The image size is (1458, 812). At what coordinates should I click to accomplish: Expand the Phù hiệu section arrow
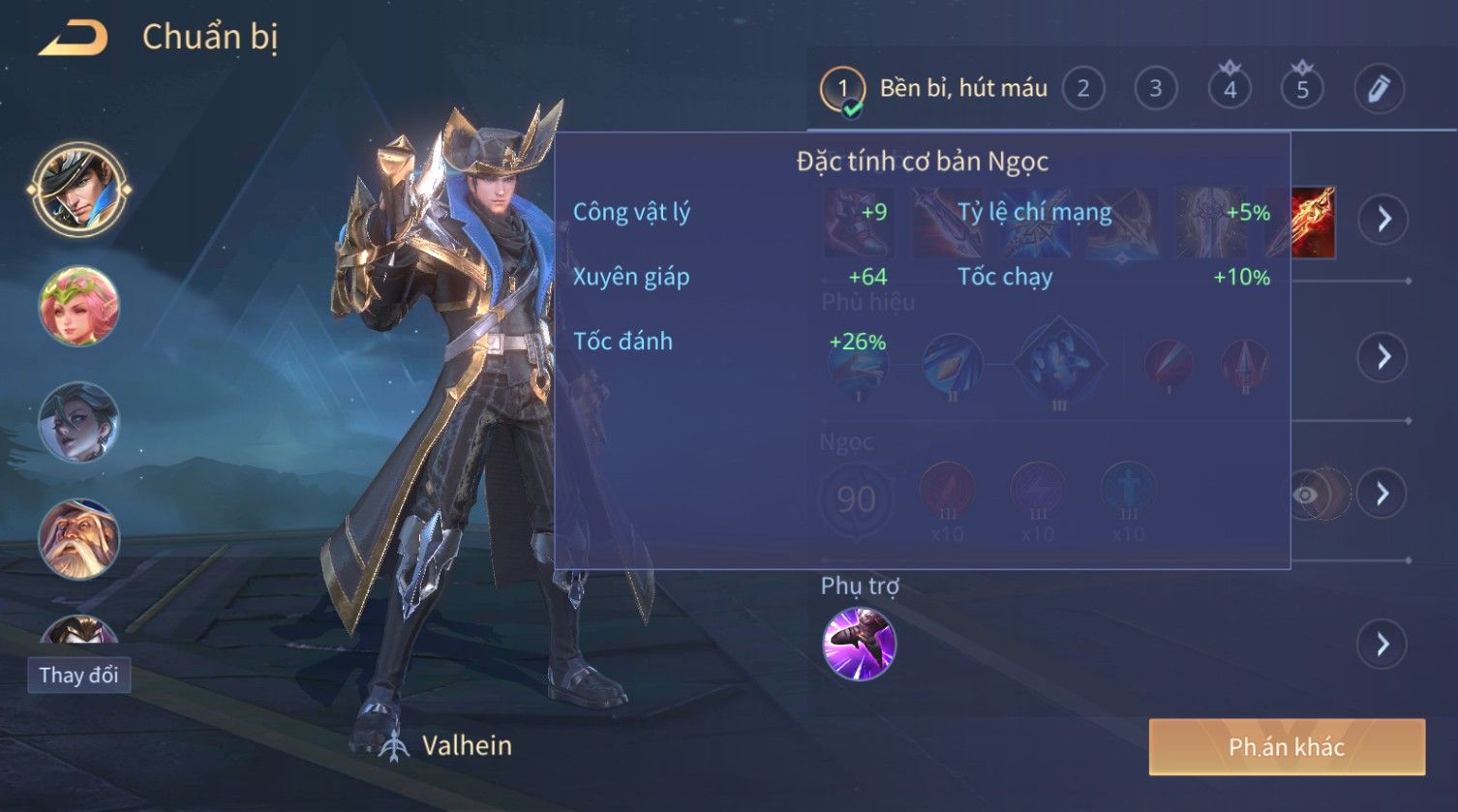click(1383, 357)
